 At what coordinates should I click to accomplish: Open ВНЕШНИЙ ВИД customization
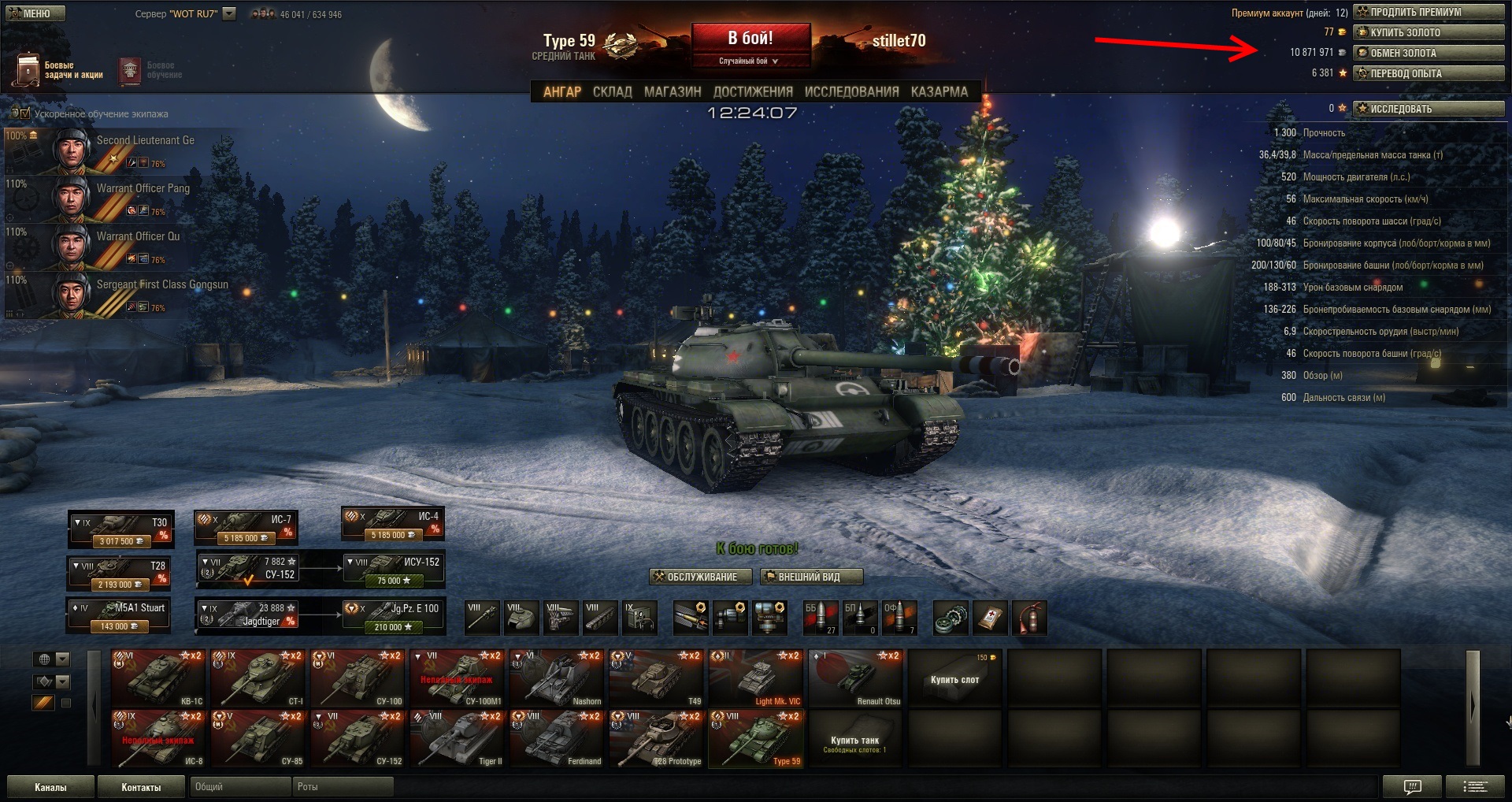click(x=811, y=577)
